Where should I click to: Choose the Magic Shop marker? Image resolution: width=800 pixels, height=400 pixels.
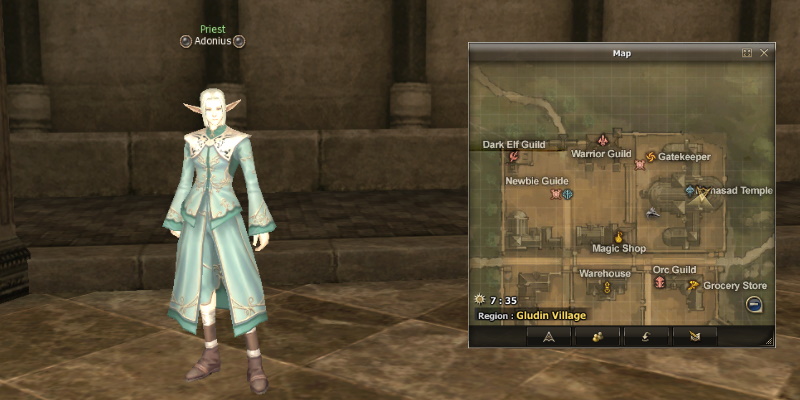click(618, 236)
